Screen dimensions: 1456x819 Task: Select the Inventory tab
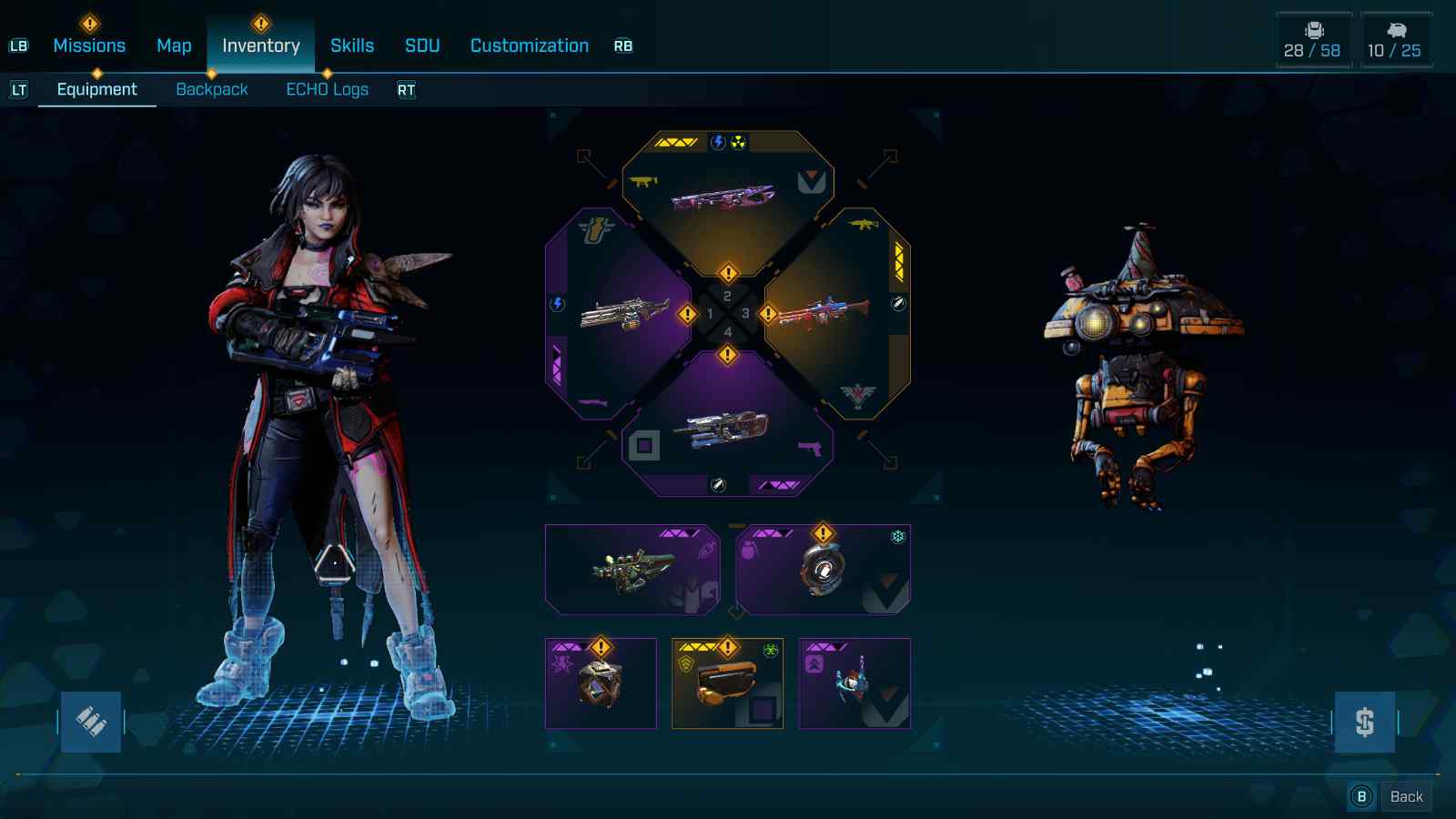click(x=261, y=45)
